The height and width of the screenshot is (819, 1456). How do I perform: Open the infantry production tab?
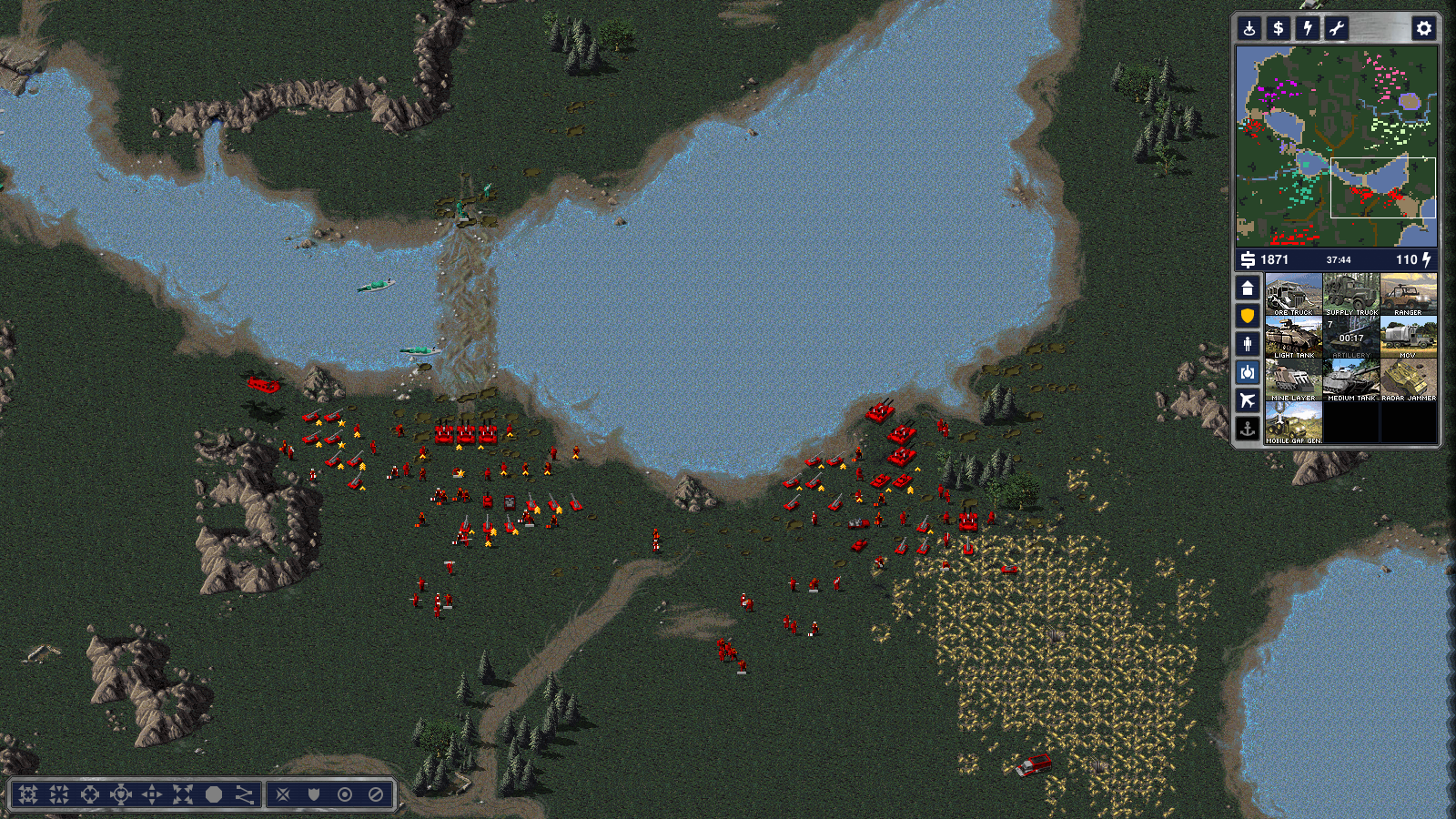(1248, 344)
